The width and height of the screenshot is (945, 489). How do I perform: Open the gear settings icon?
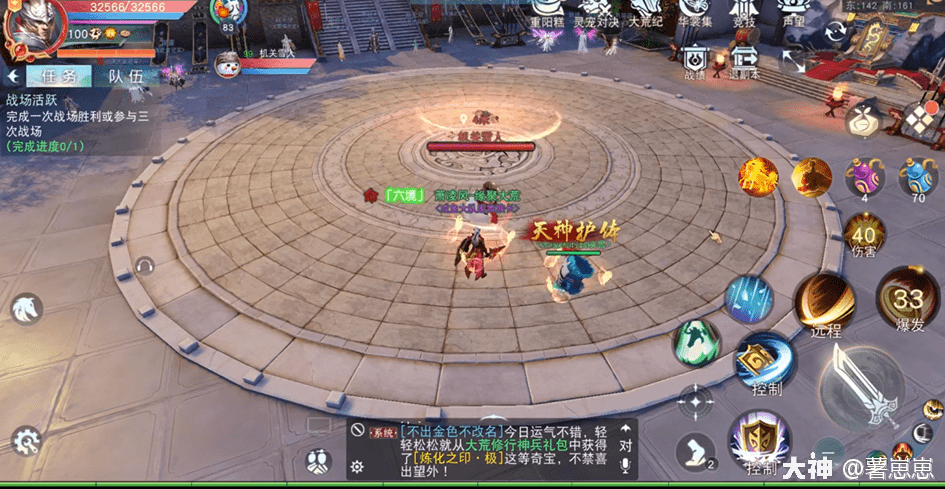25,440
